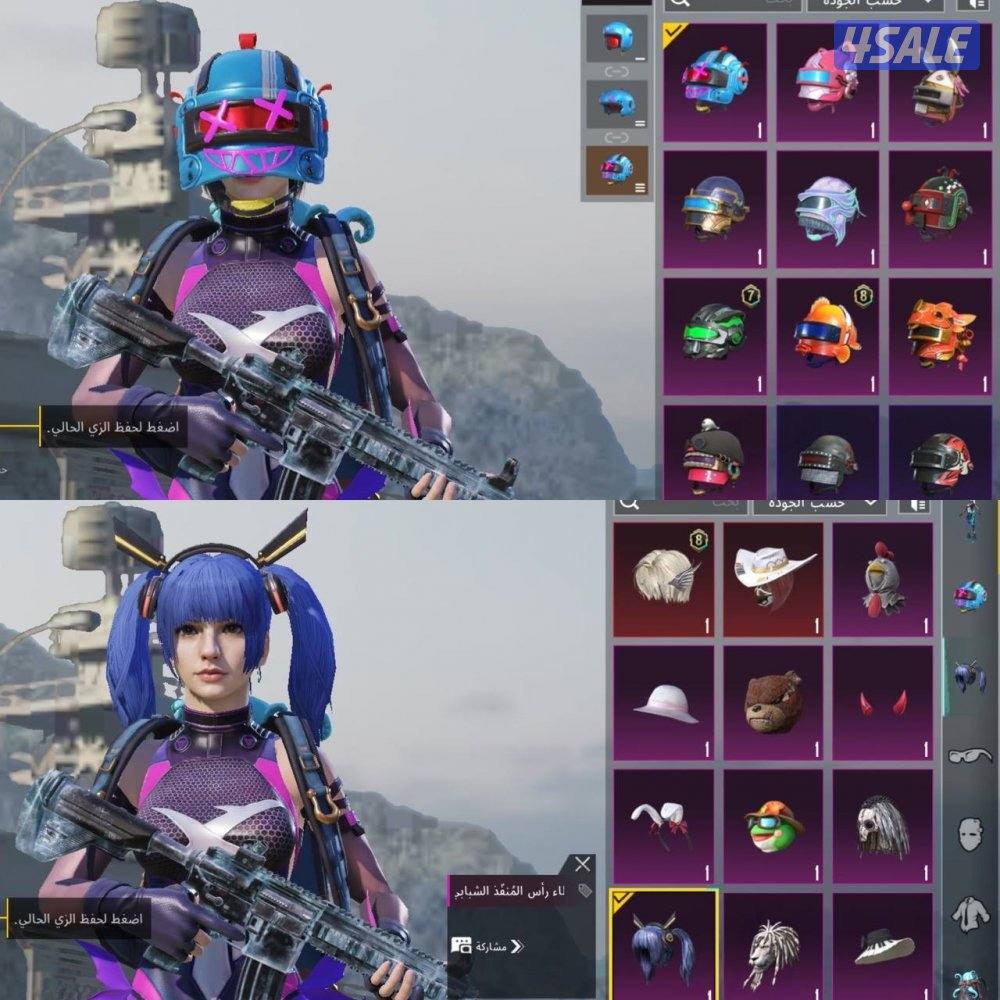The width and height of the screenshot is (1000, 1000).
Task: Select the pink helmet with blue visor
Action: pyautogui.click(x=826, y=82)
